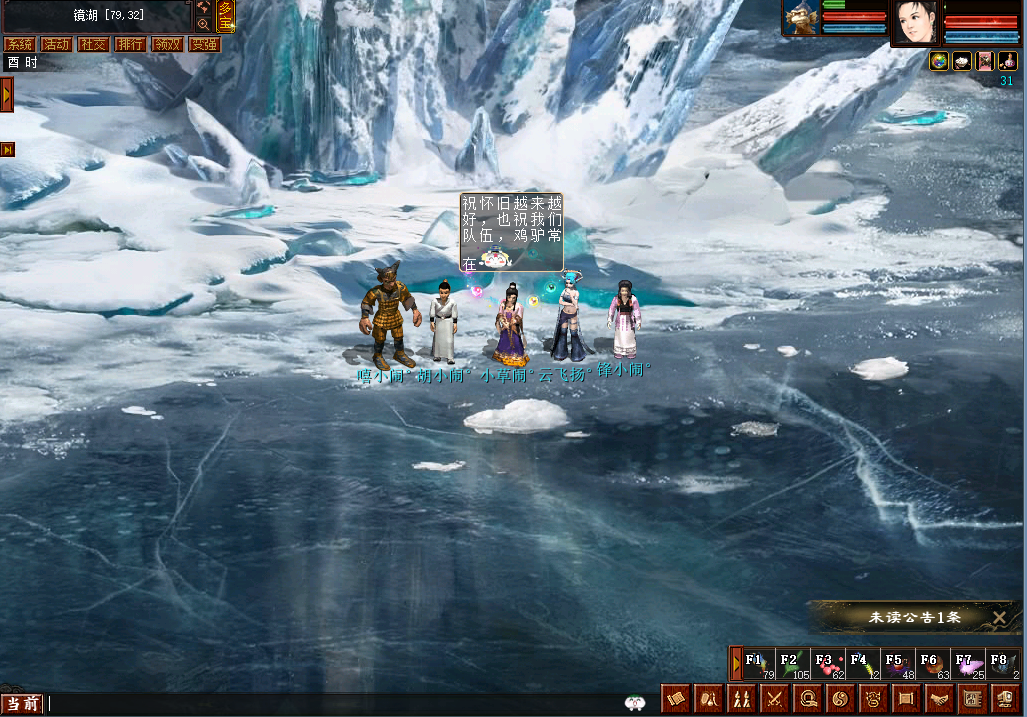Viewport: 1027px width, 717px height.
Task: Close the unread announcement banner
Action: [x=999, y=618]
